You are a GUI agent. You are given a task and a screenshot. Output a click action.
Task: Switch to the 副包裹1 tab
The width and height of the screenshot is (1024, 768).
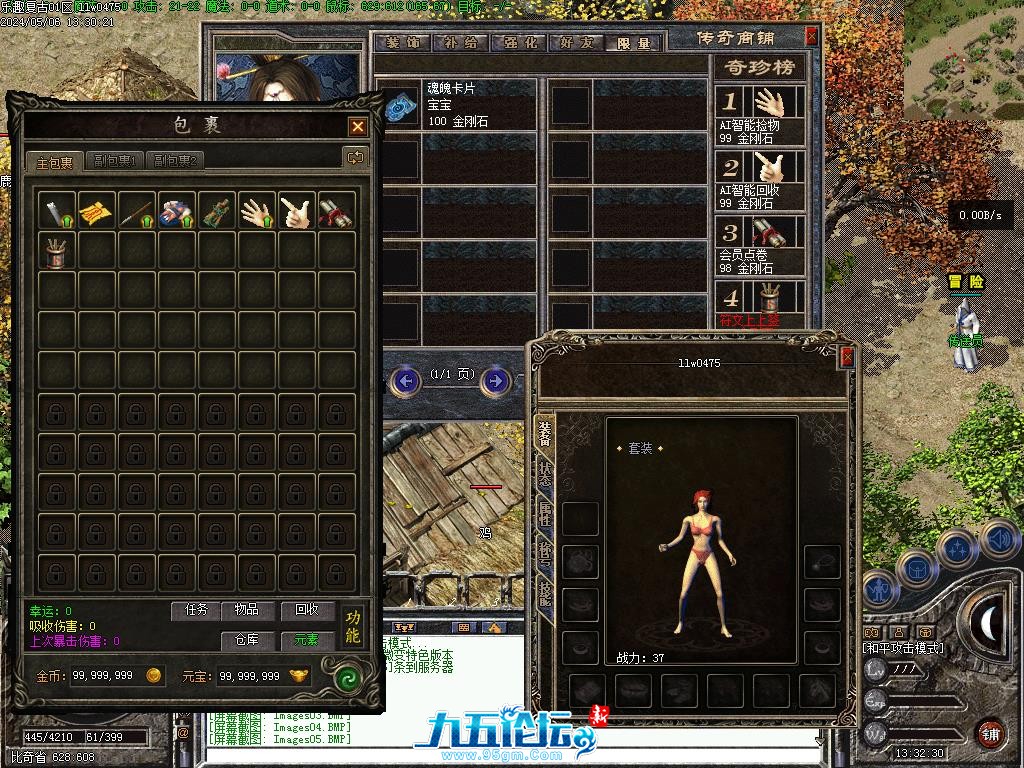tap(114, 160)
